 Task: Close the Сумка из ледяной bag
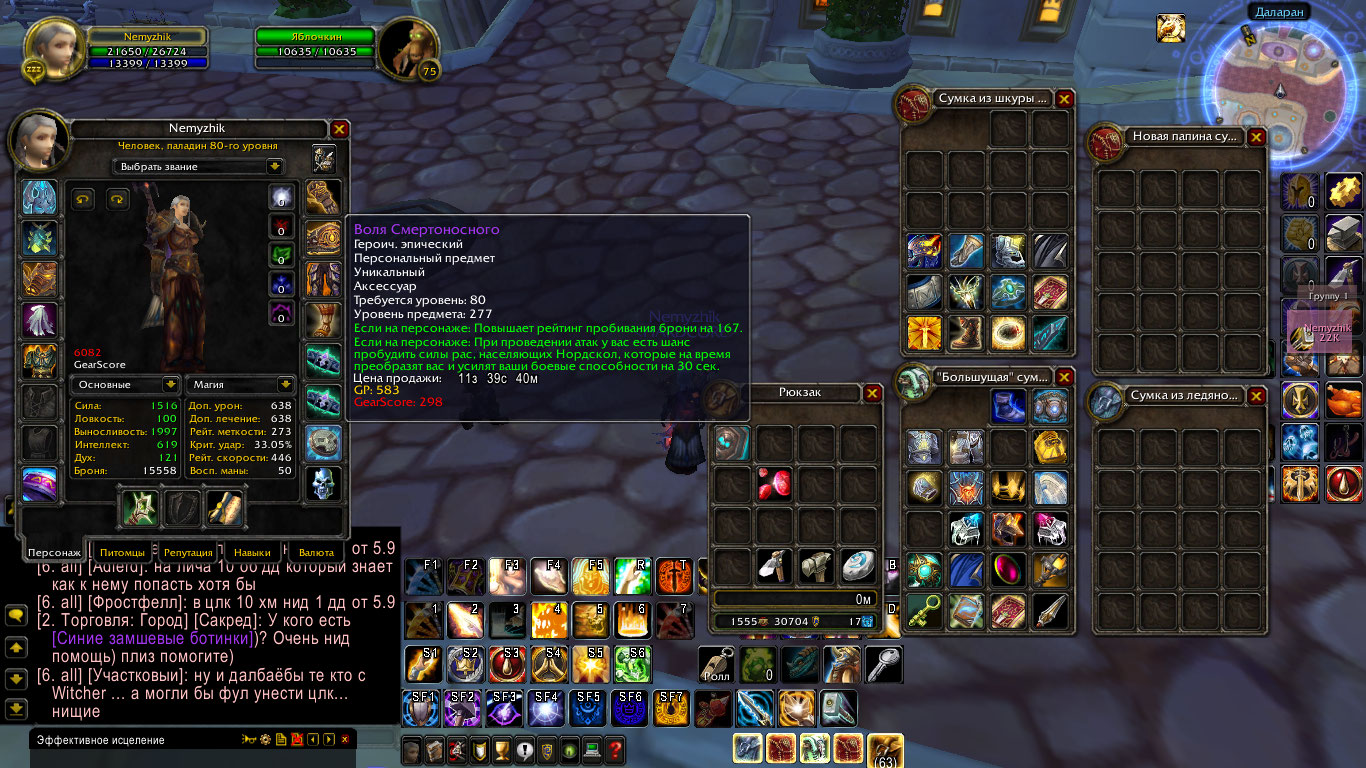[x=1256, y=396]
